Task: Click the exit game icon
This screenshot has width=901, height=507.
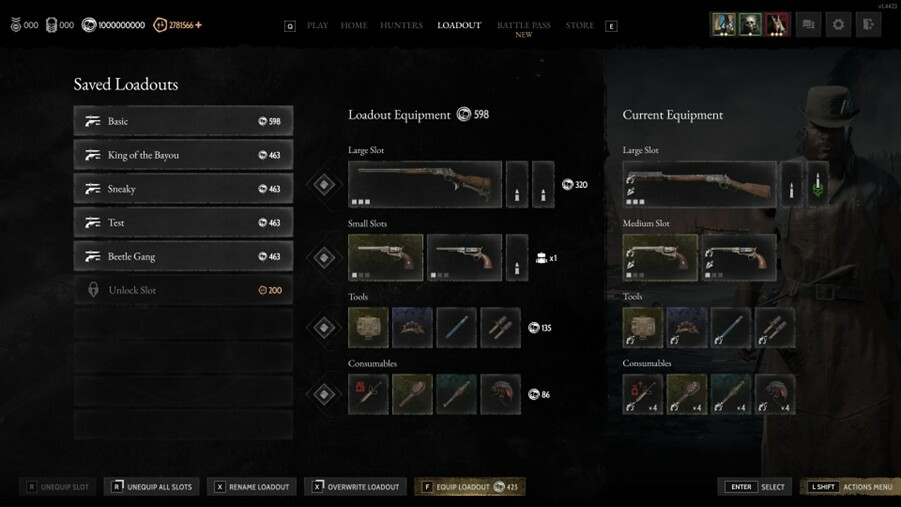Action: pos(868,25)
